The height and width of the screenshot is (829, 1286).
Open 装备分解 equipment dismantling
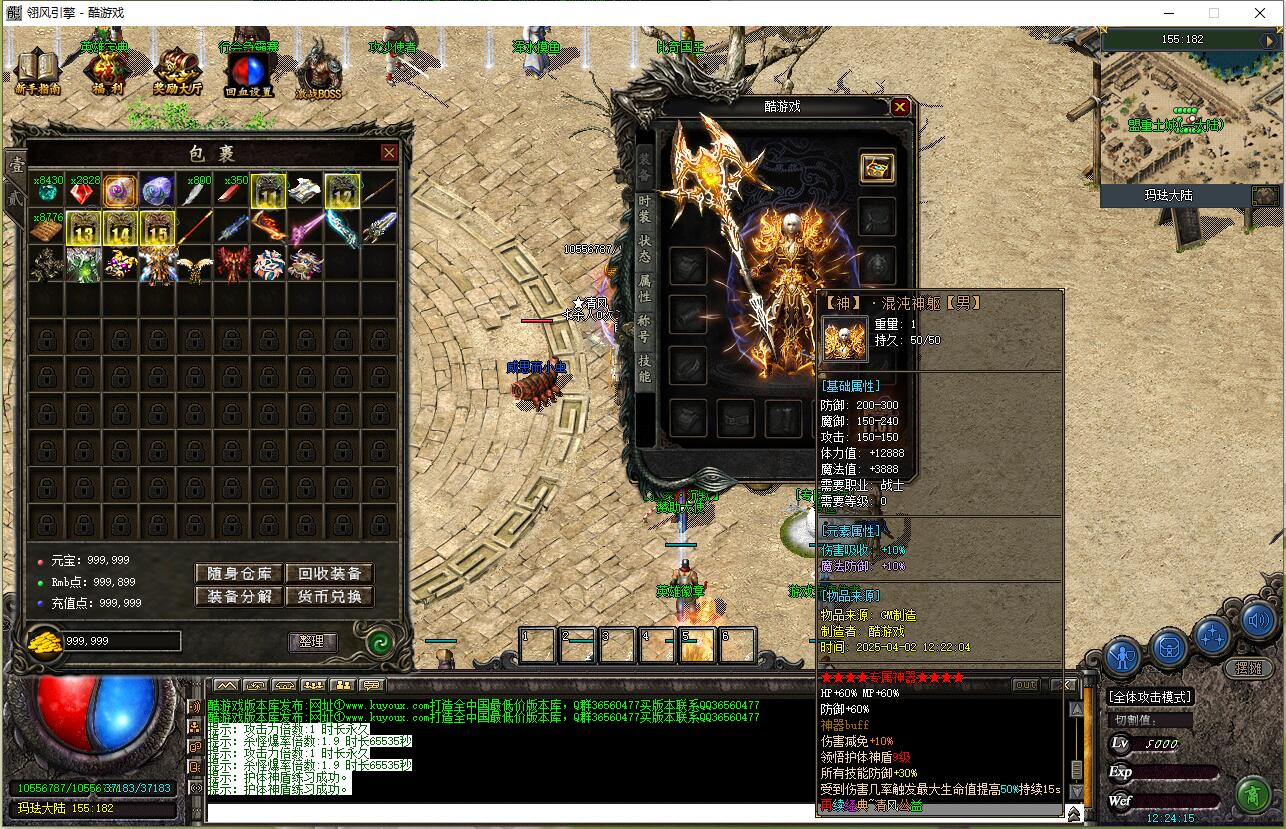point(239,597)
